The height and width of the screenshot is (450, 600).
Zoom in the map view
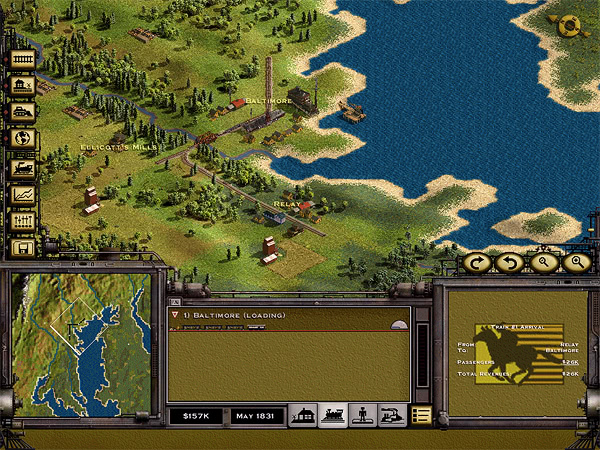point(575,262)
